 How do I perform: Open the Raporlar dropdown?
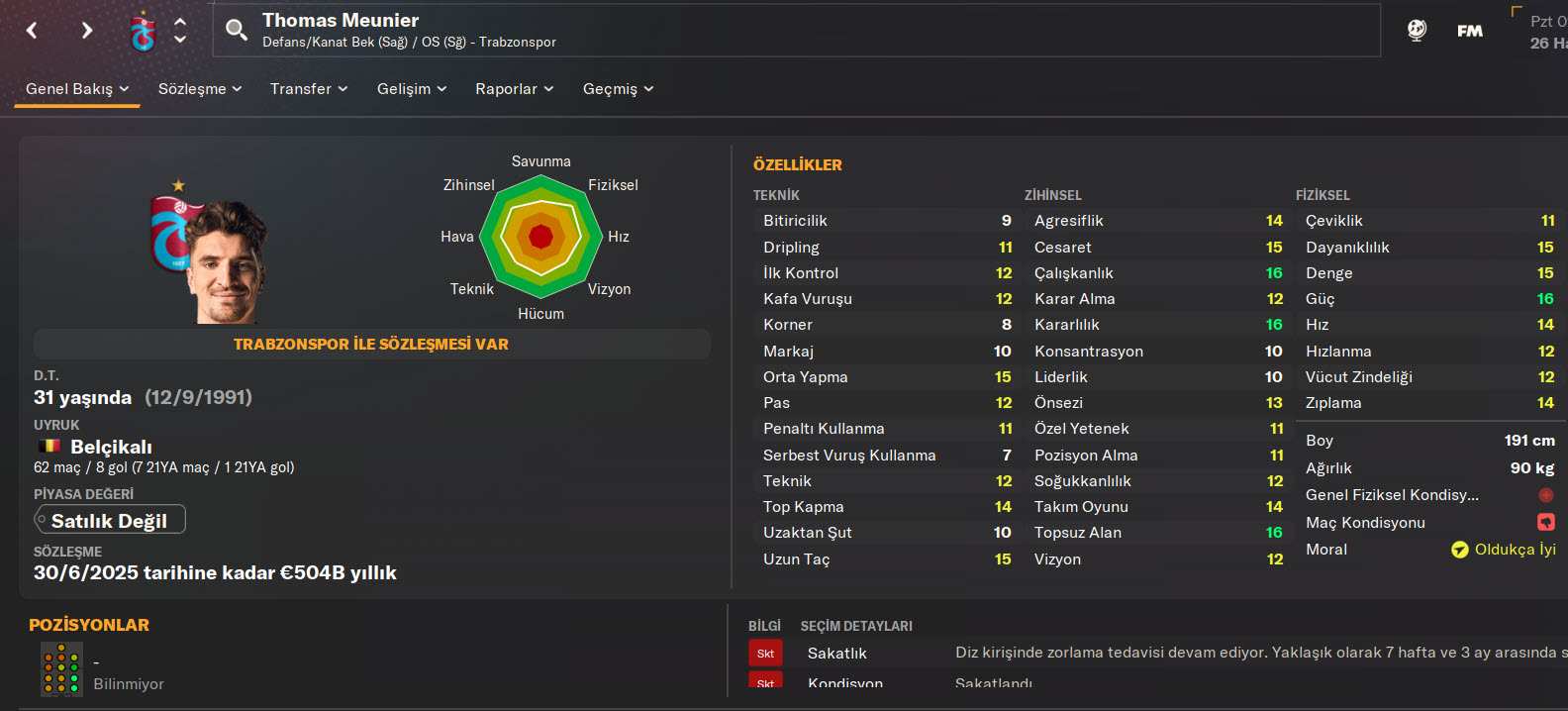click(x=514, y=89)
